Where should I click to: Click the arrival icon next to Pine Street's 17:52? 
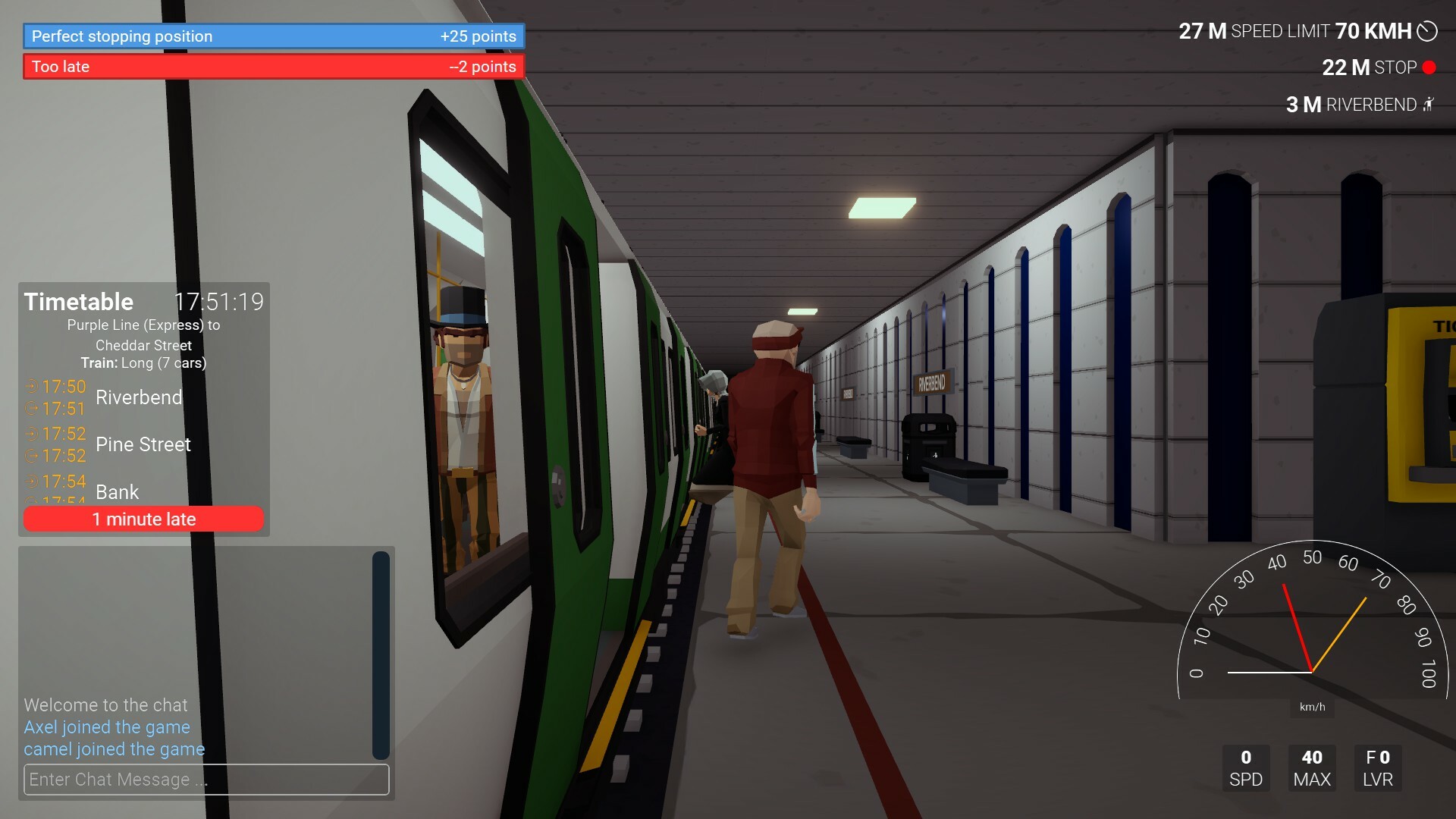(x=32, y=433)
